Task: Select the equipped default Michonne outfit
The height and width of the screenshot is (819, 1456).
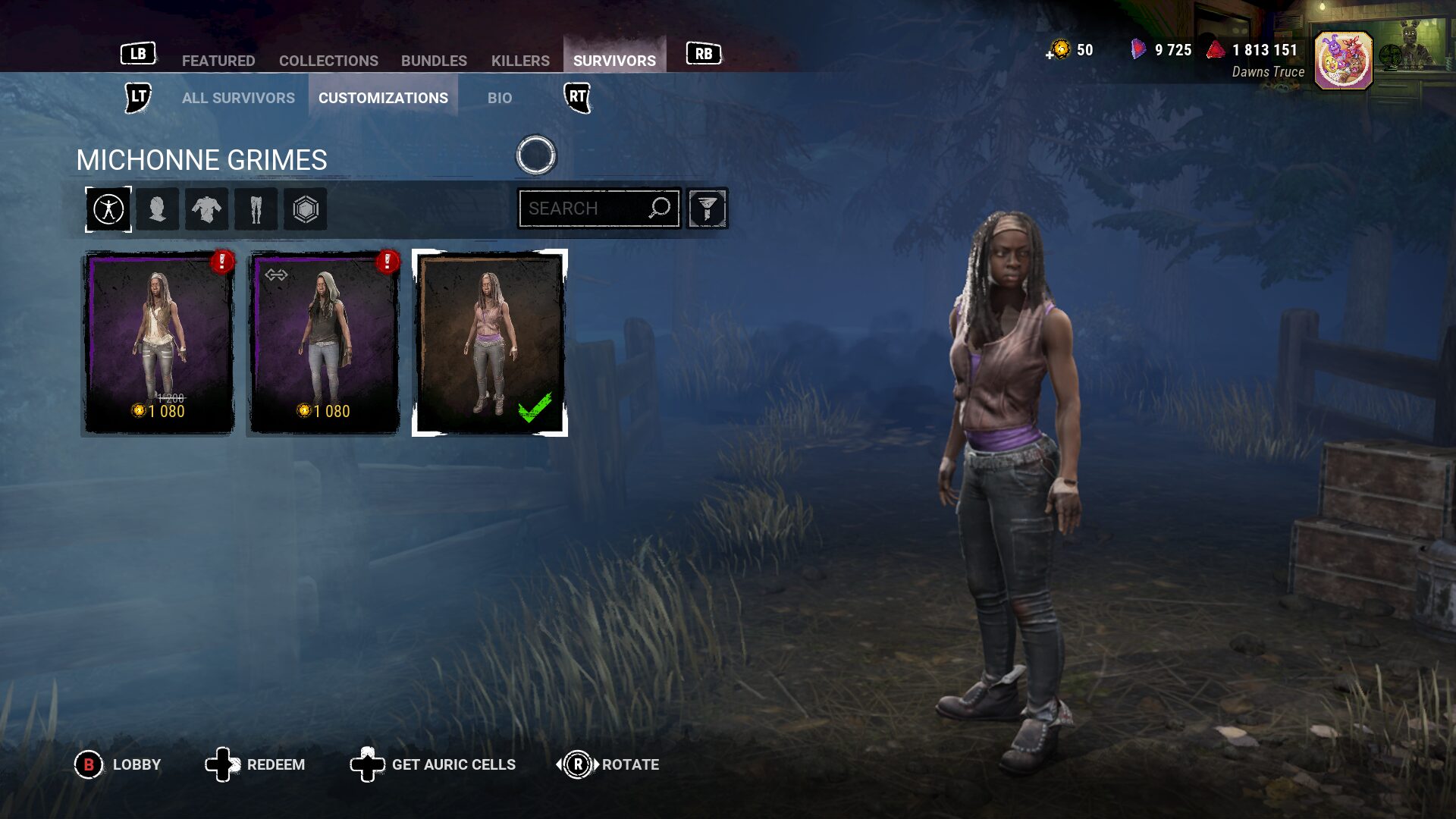Action: pos(489,343)
